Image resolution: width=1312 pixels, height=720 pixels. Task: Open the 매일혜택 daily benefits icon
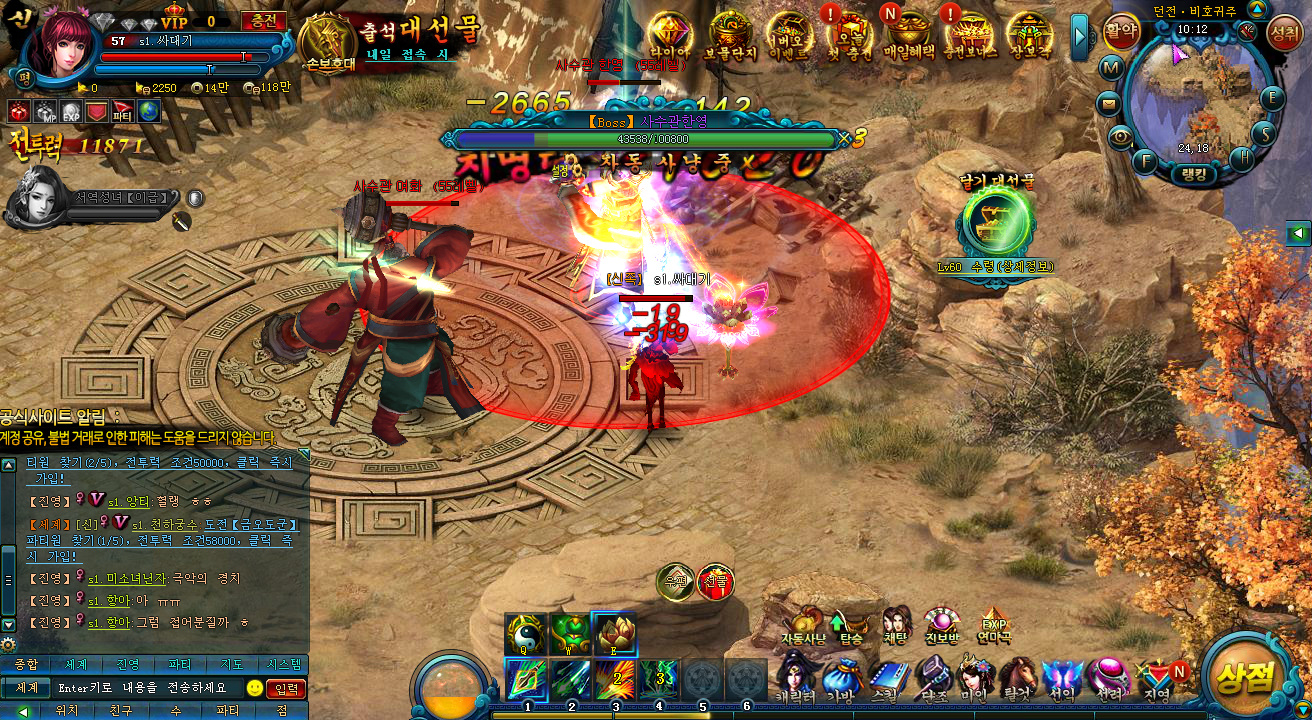click(x=908, y=36)
